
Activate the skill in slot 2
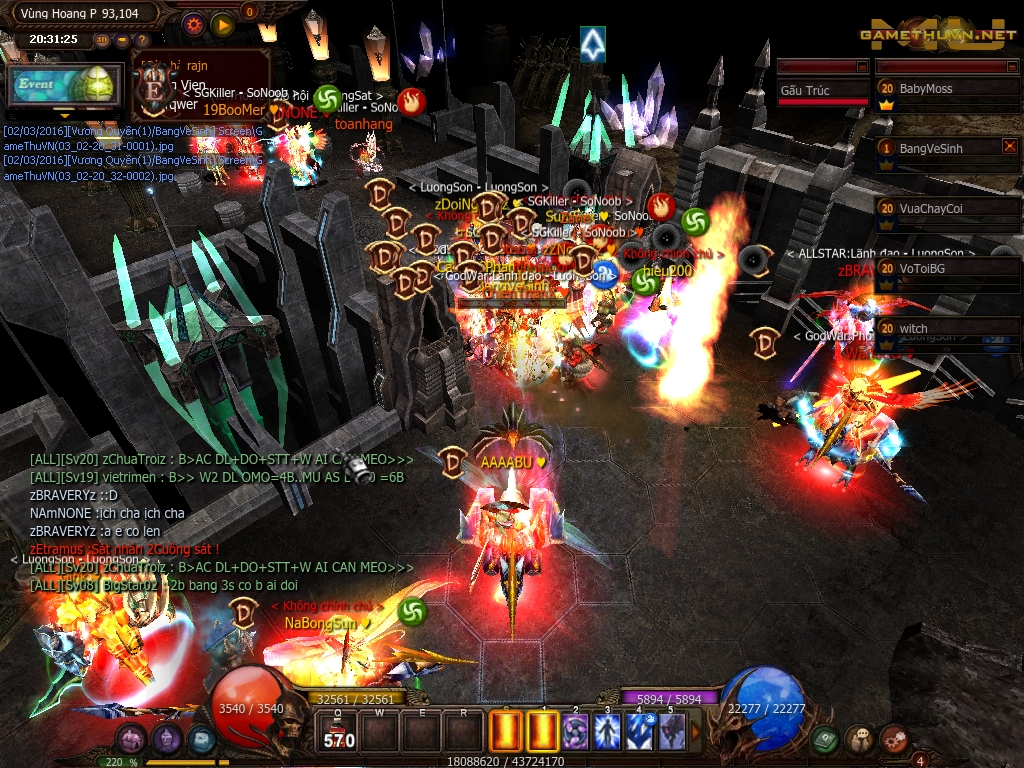click(x=575, y=732)
